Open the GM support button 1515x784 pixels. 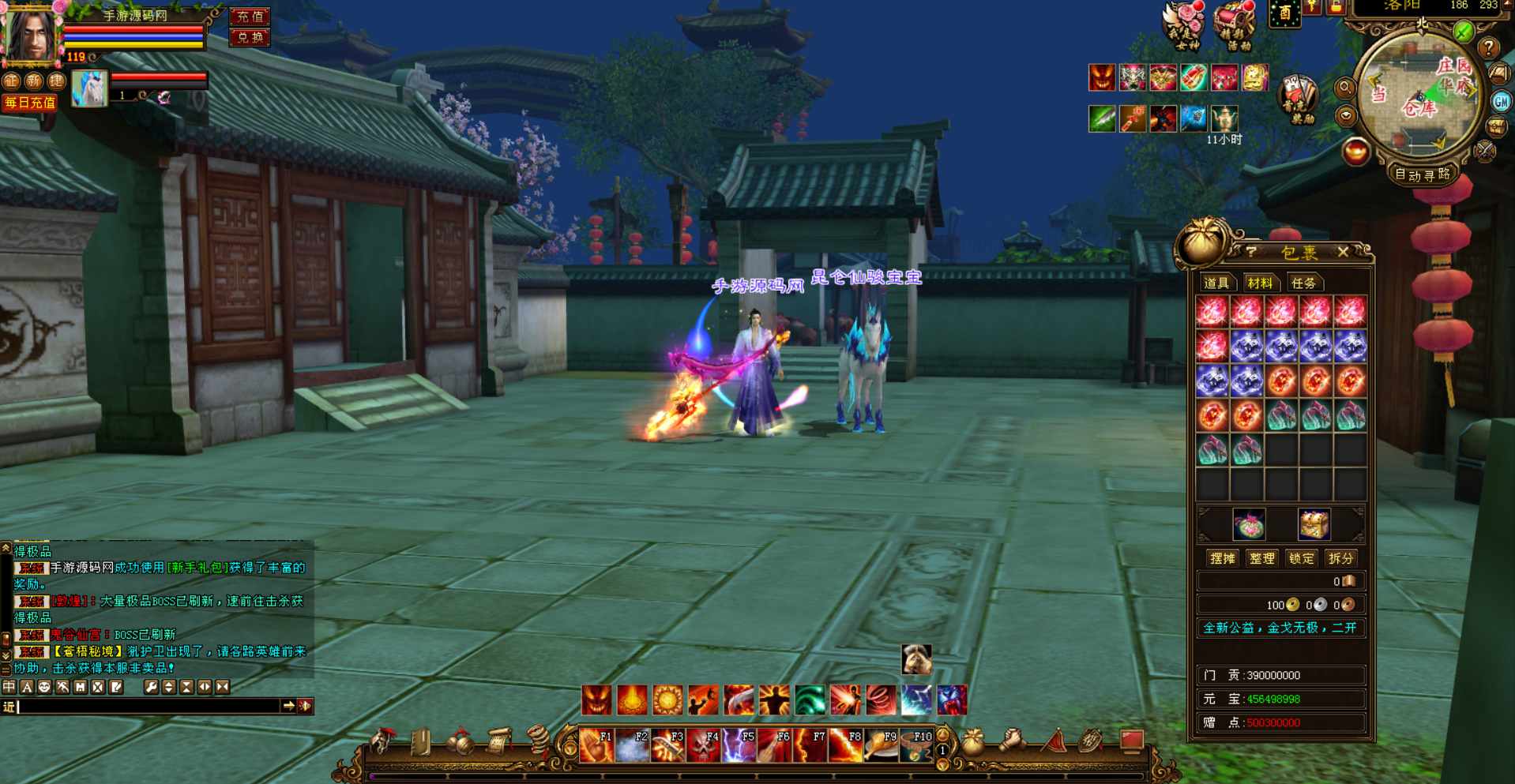click(x=1501, y=101)
